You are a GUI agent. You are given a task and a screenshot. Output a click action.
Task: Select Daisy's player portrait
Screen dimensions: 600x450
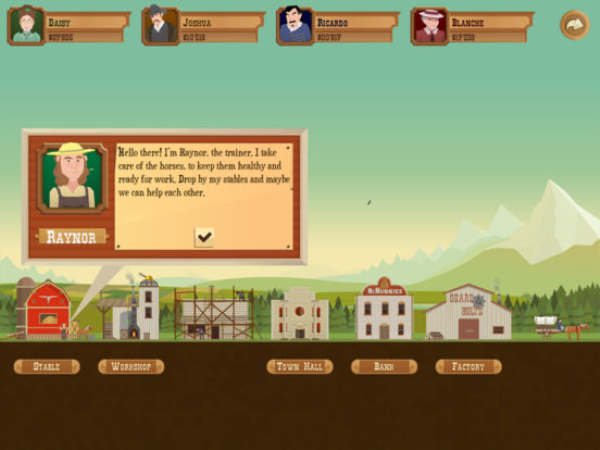pyautogui.click(x=26, y=25)
